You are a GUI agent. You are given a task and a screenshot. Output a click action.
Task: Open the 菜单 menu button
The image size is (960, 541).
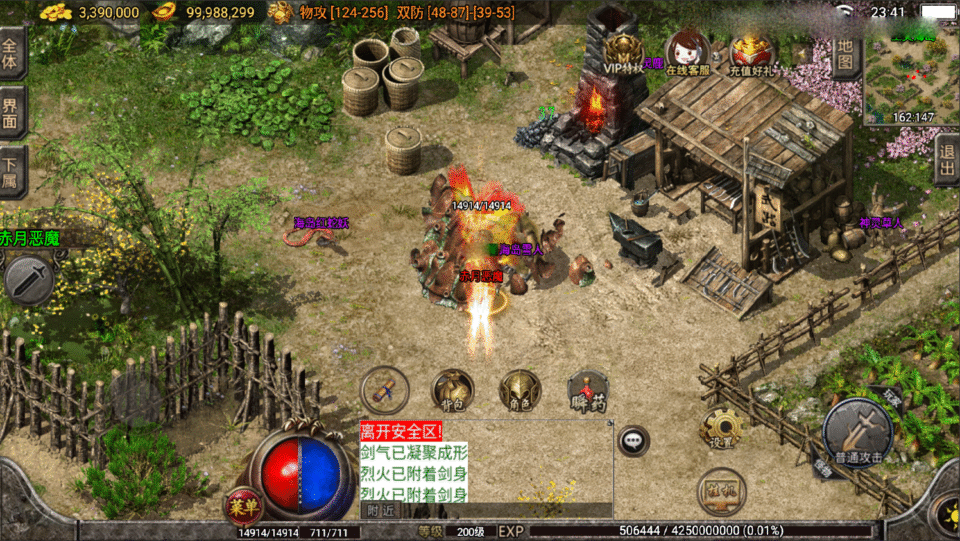coord(241,505)
